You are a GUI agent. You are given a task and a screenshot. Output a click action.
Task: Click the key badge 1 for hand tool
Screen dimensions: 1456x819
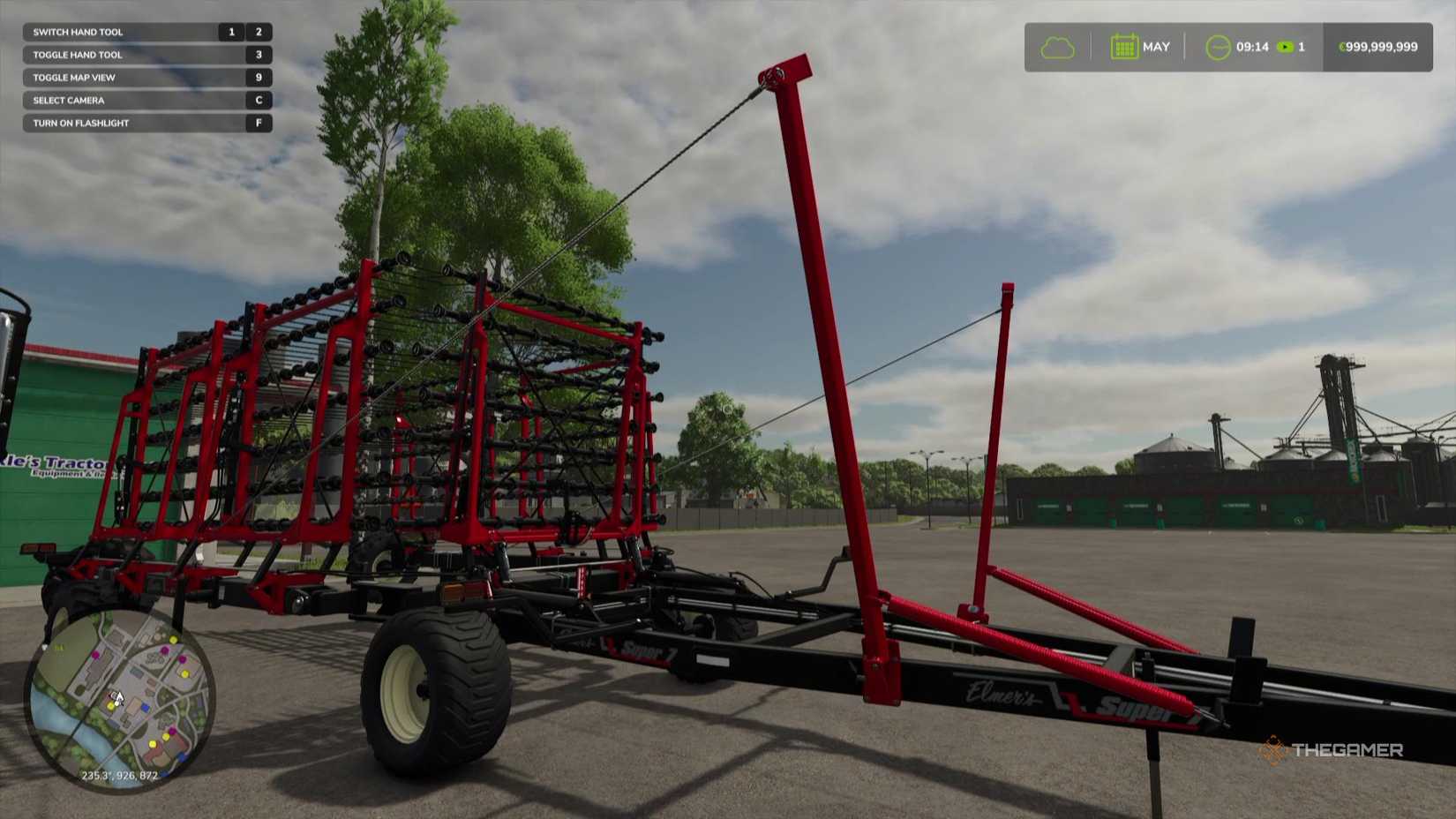click(x=230, y=31)
